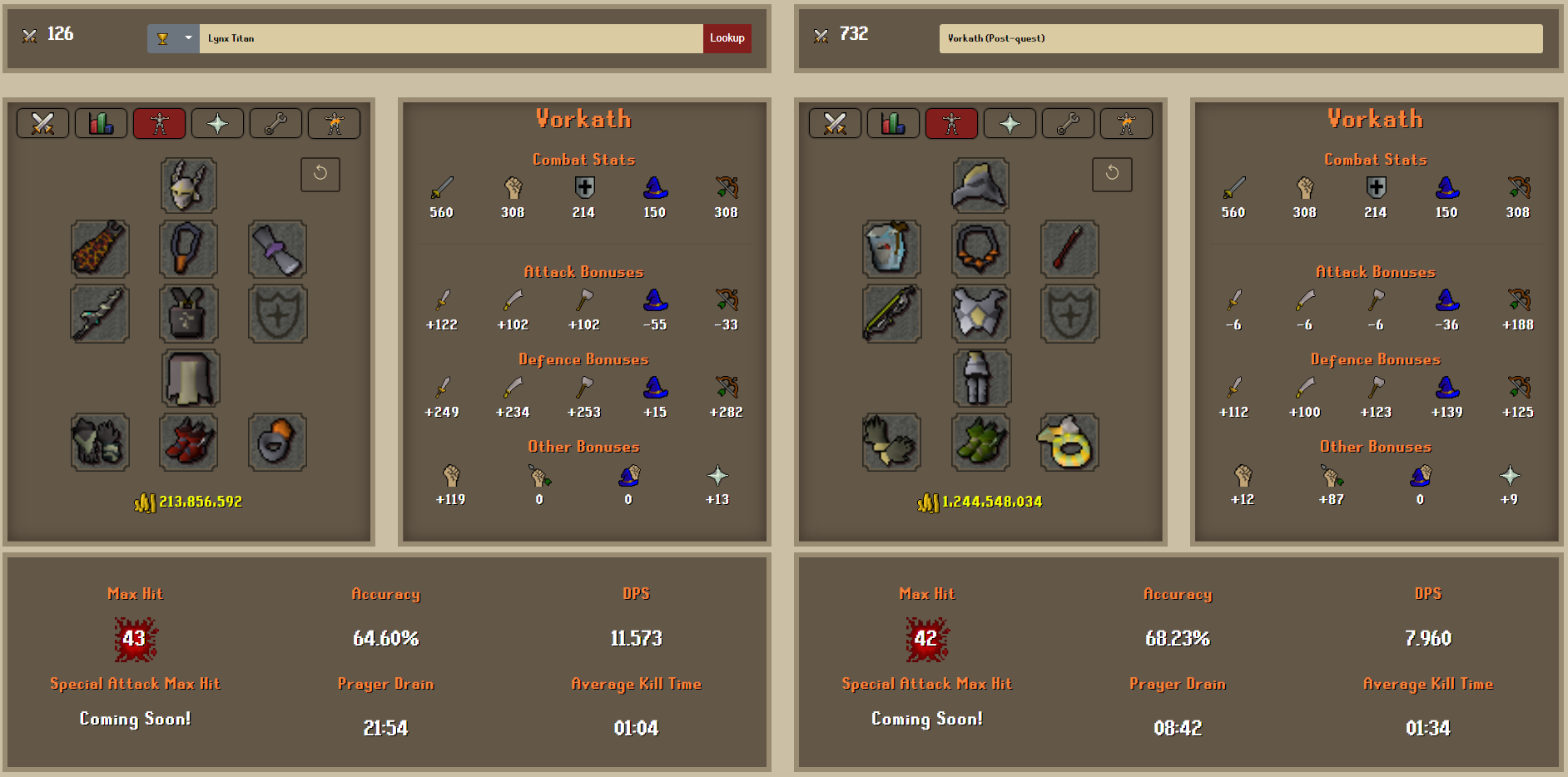Click Ava's assembler cape slot on the right
The width and height of the screenshot is (1568, 777).
891,249
